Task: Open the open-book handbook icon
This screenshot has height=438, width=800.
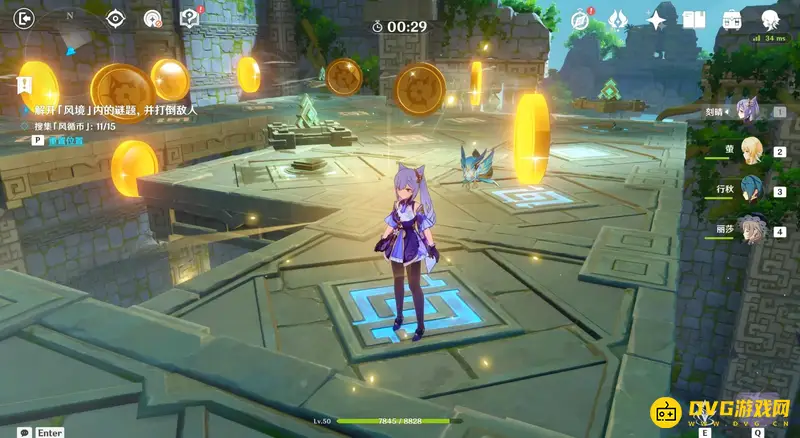Action: pyautogui.click(x=695, y=19)
